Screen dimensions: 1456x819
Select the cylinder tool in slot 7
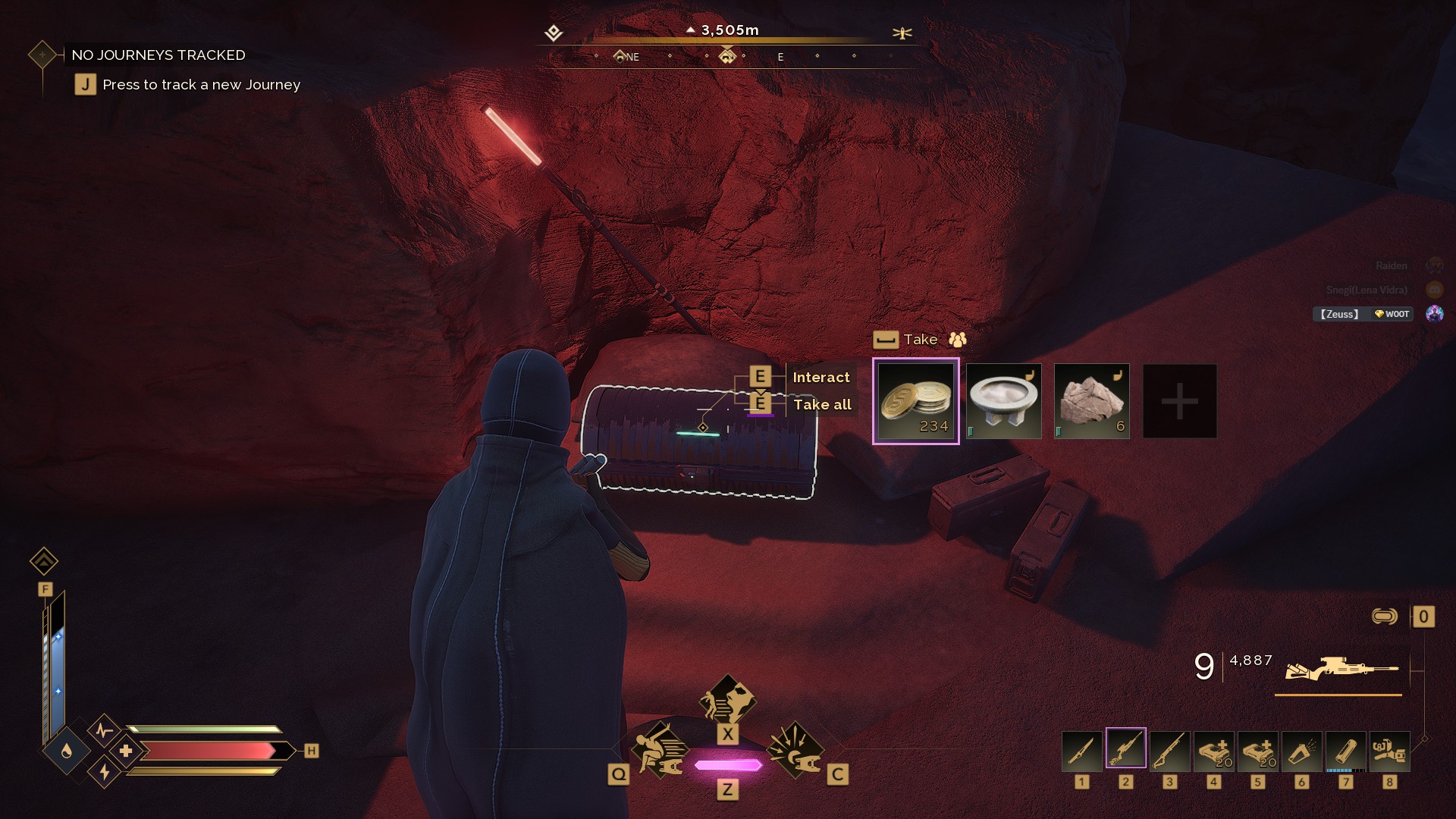click(x=1345, y=751)
